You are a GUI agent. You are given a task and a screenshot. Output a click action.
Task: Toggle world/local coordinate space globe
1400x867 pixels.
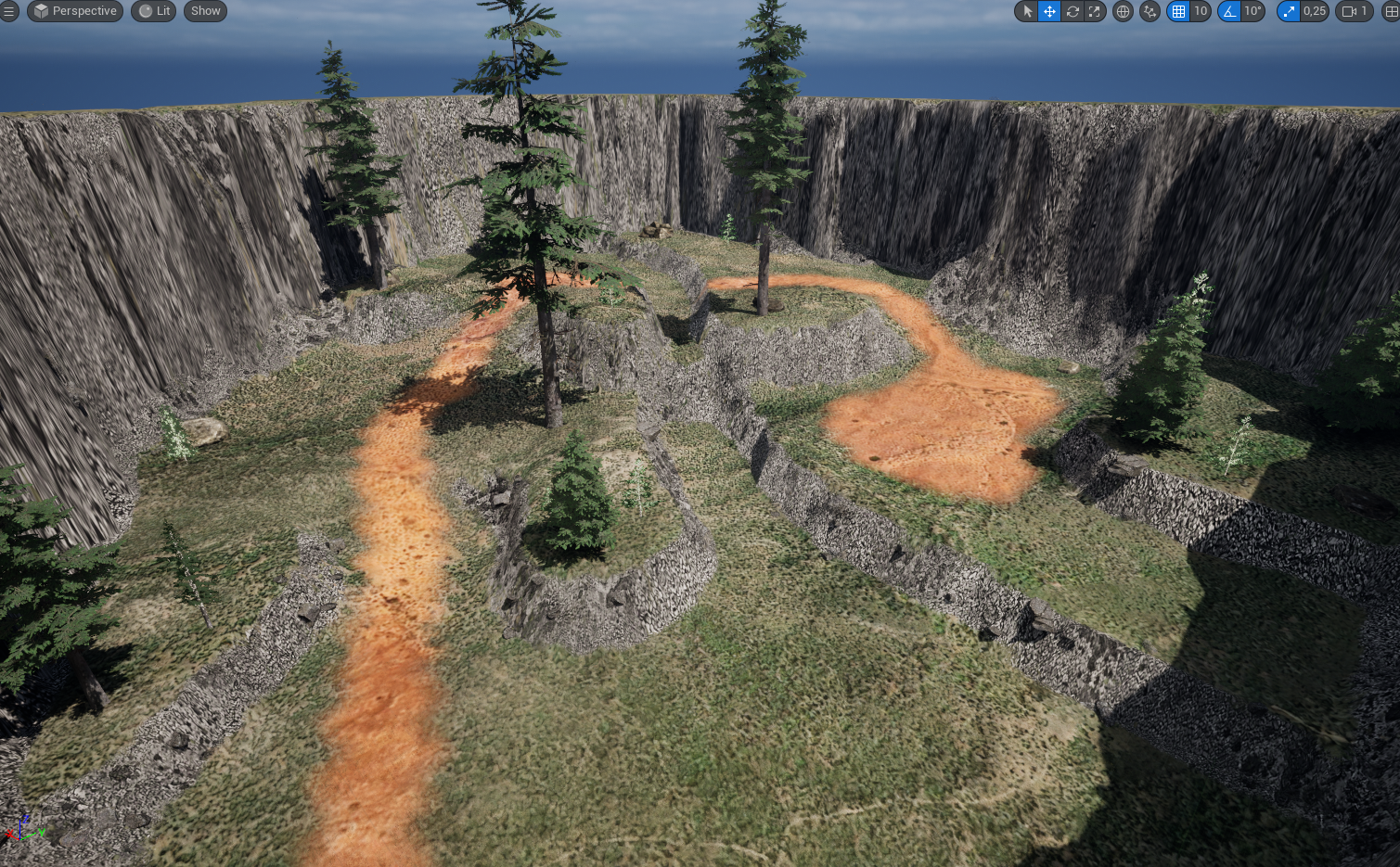pos(1123,11)
